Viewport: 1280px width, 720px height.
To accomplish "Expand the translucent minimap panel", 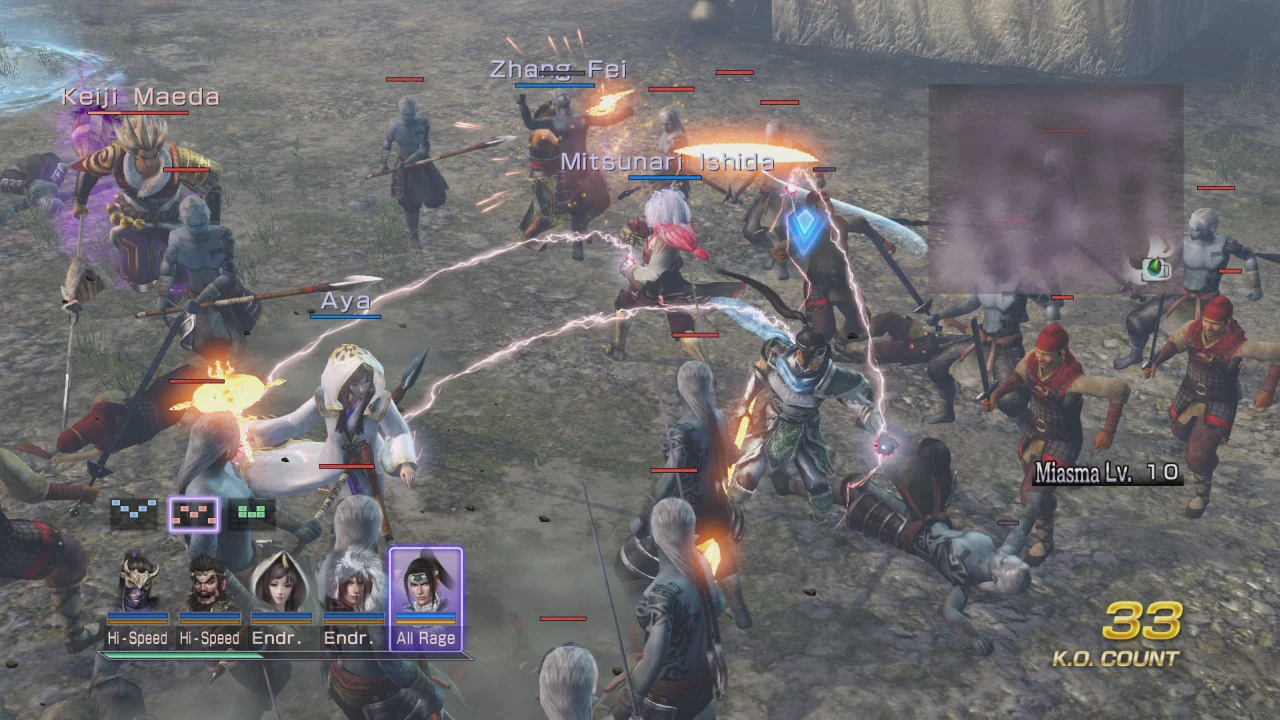I will [1055, 190].
